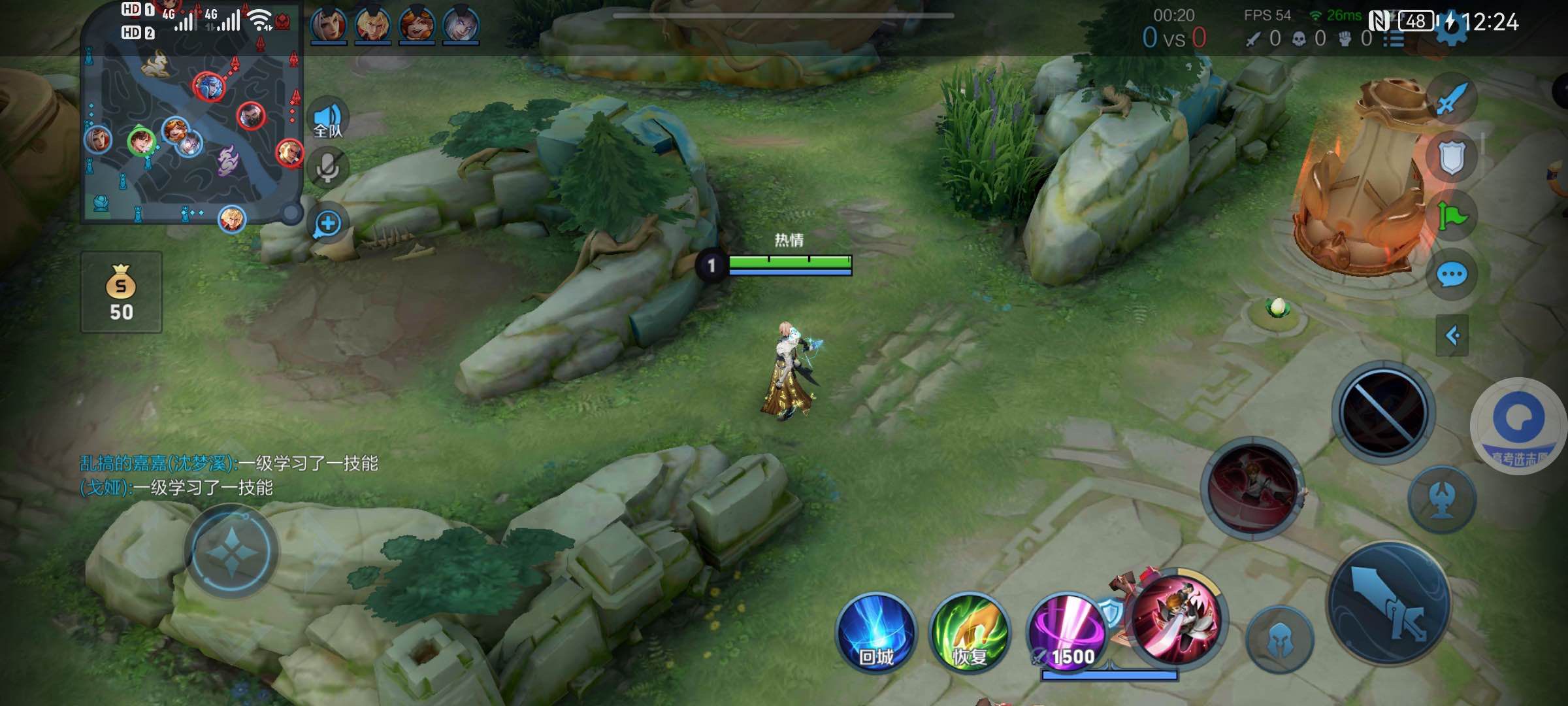Send the green flag gather signal
This screenshot has width=1568, height=706.
point(1452,216)
